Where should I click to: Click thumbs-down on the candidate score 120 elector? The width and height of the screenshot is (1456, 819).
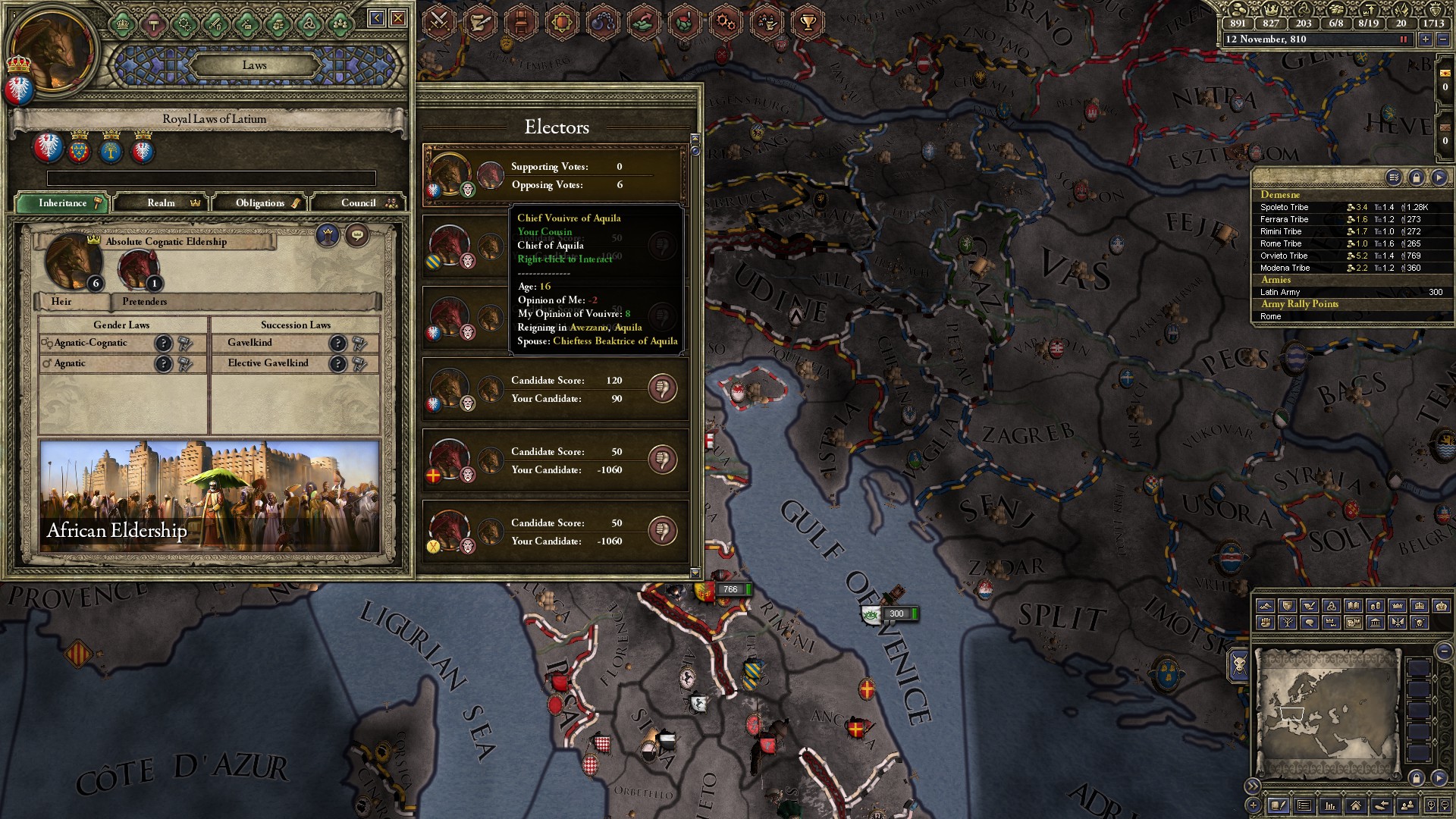tap(662, 388)
